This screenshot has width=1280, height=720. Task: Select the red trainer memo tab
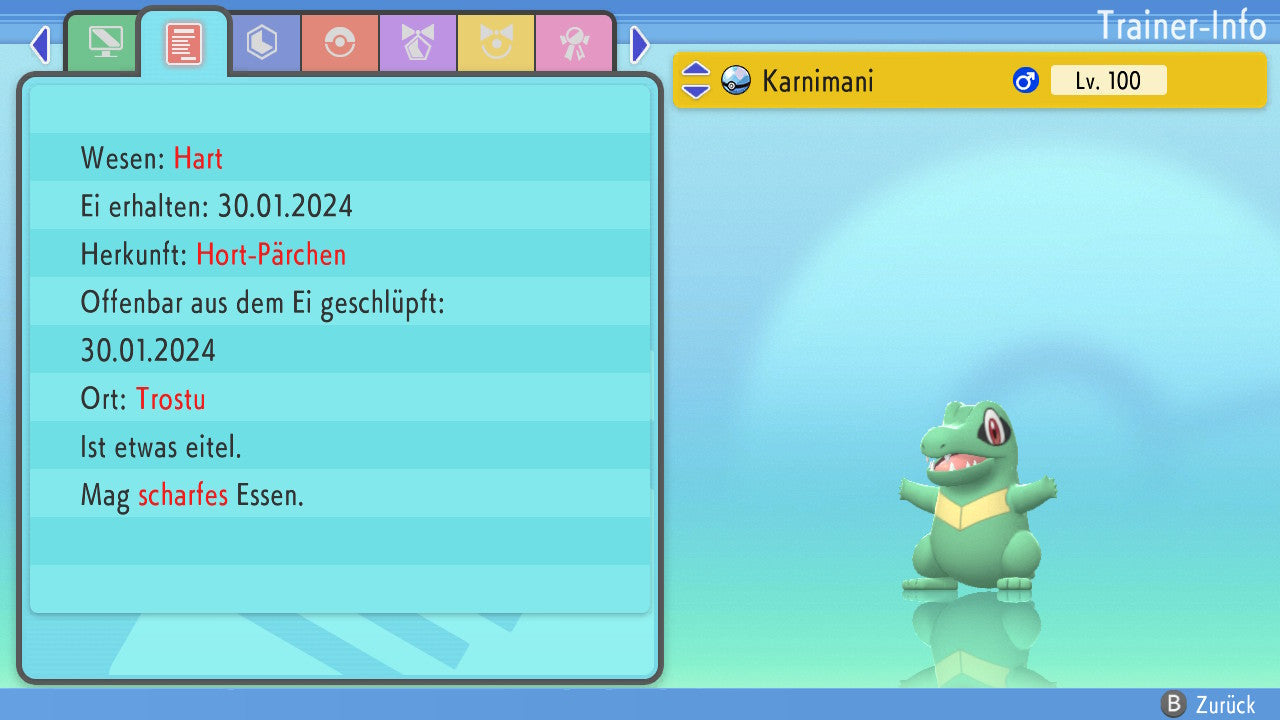pyautogui.click(x=184, y=43)
